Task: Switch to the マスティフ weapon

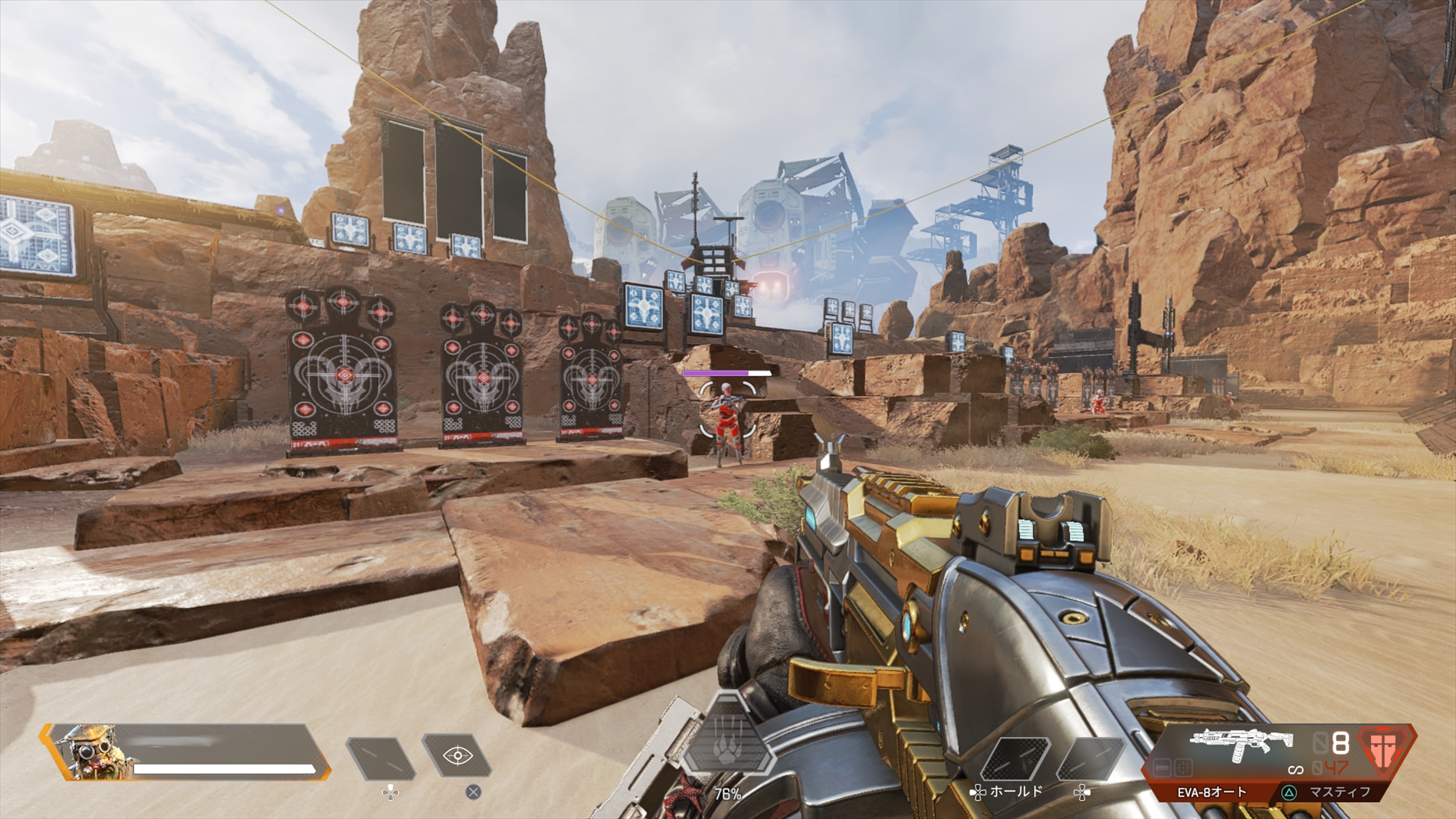Action: tap(1340, 792)
